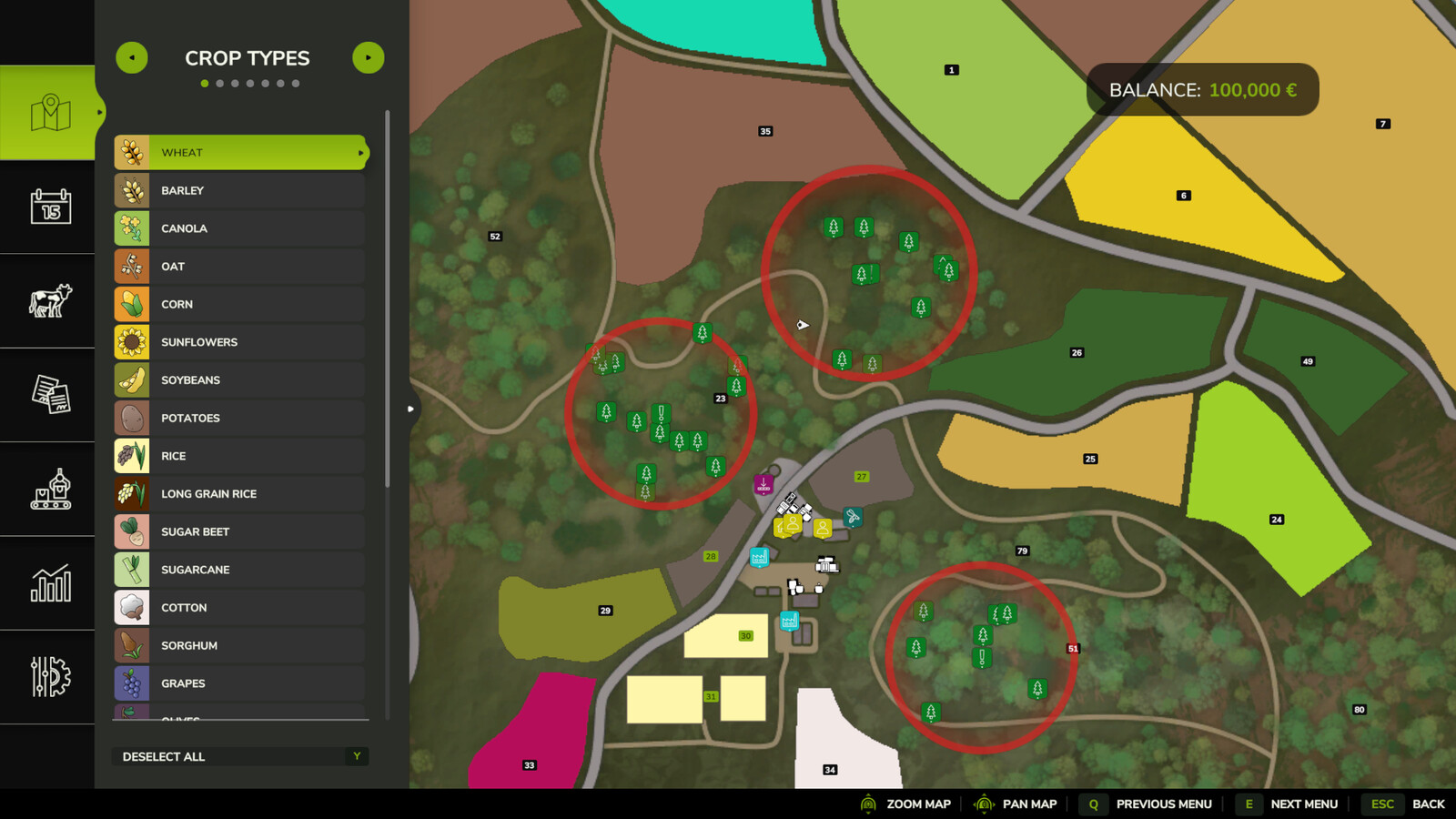Image resolution: width=1456 pixels, height=819 pixels.
Task: Expand the Wheat entry's arrow
Action: pyautogui.click(x=361, y=152)
